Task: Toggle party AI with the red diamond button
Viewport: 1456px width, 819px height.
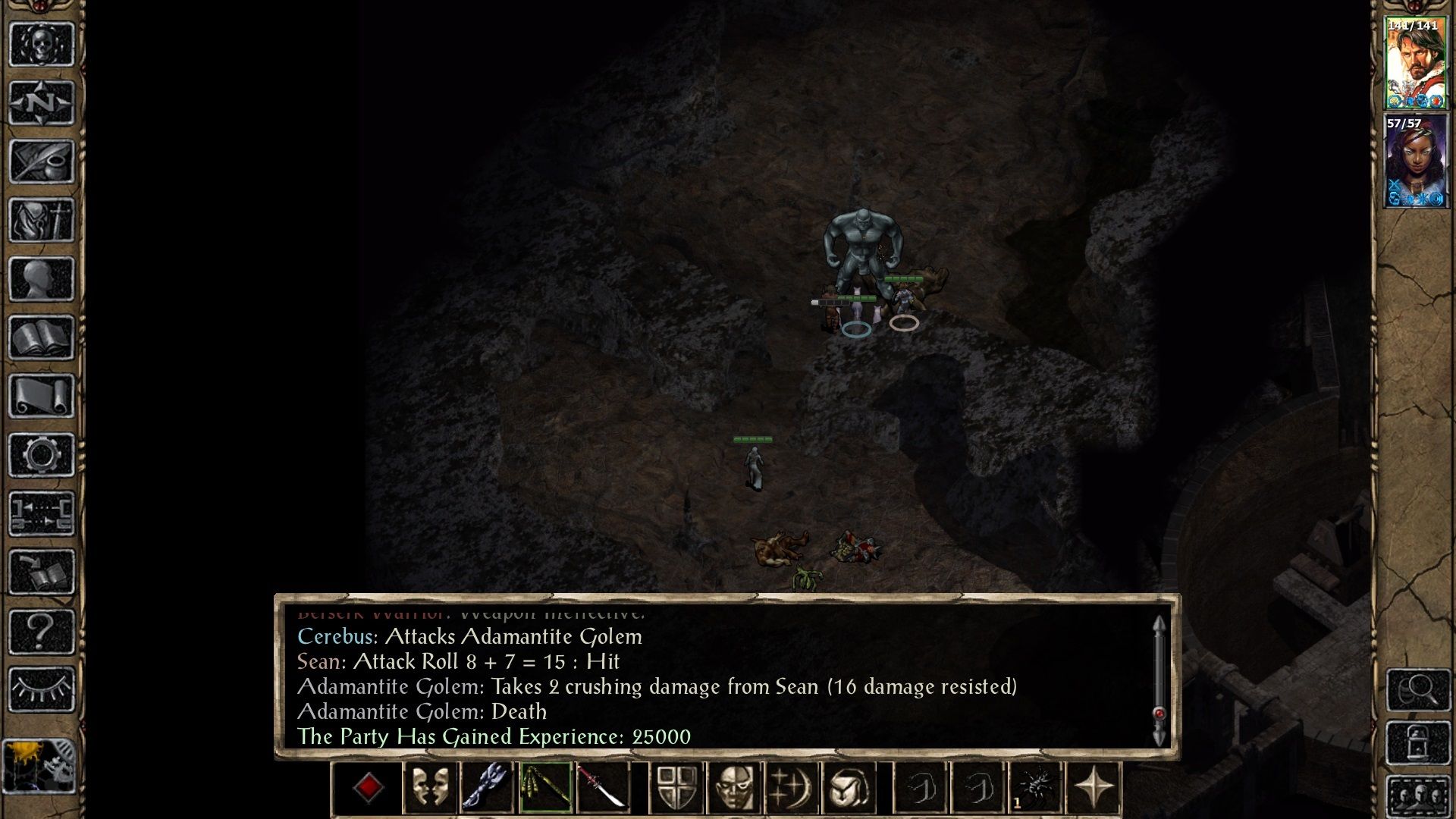Action: tap(367, 787)
